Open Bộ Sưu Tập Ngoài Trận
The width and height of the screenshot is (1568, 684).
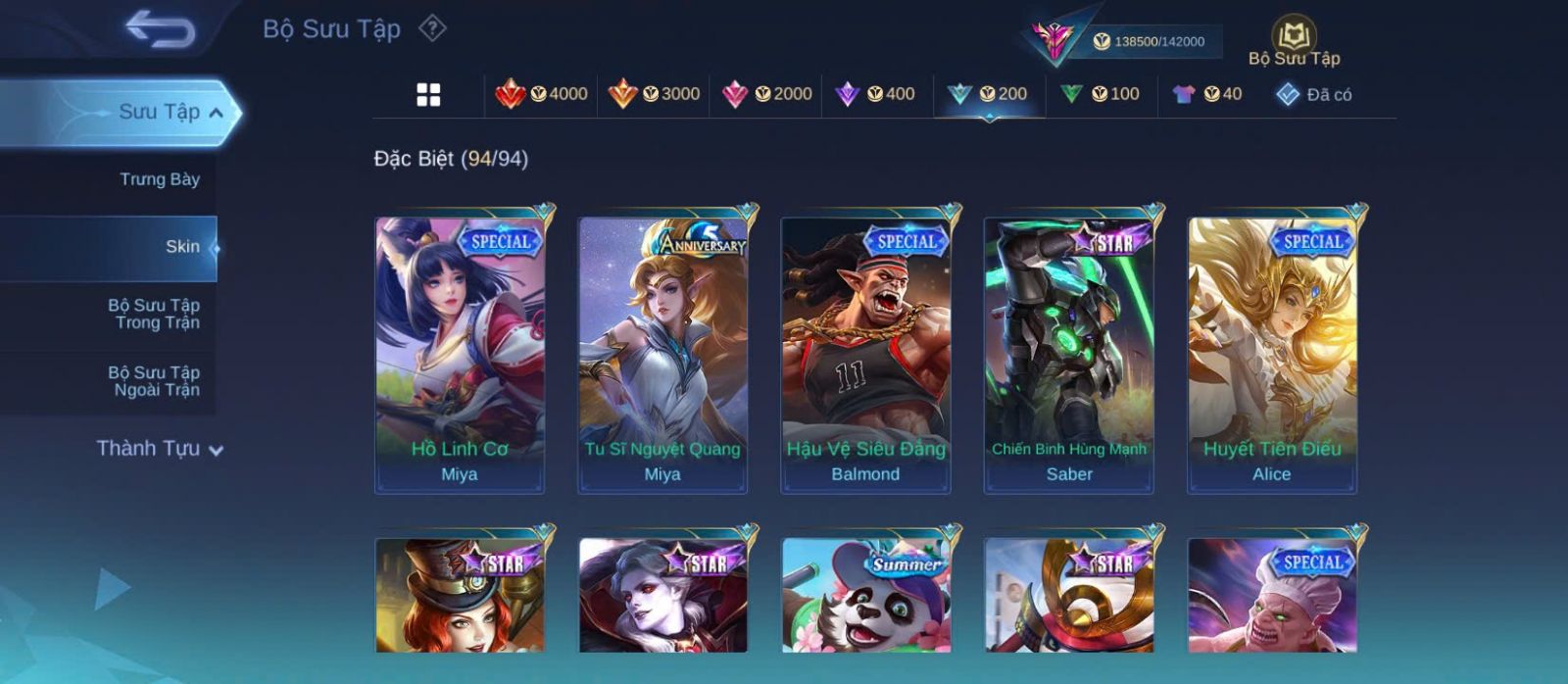click(x=155, y=381)
